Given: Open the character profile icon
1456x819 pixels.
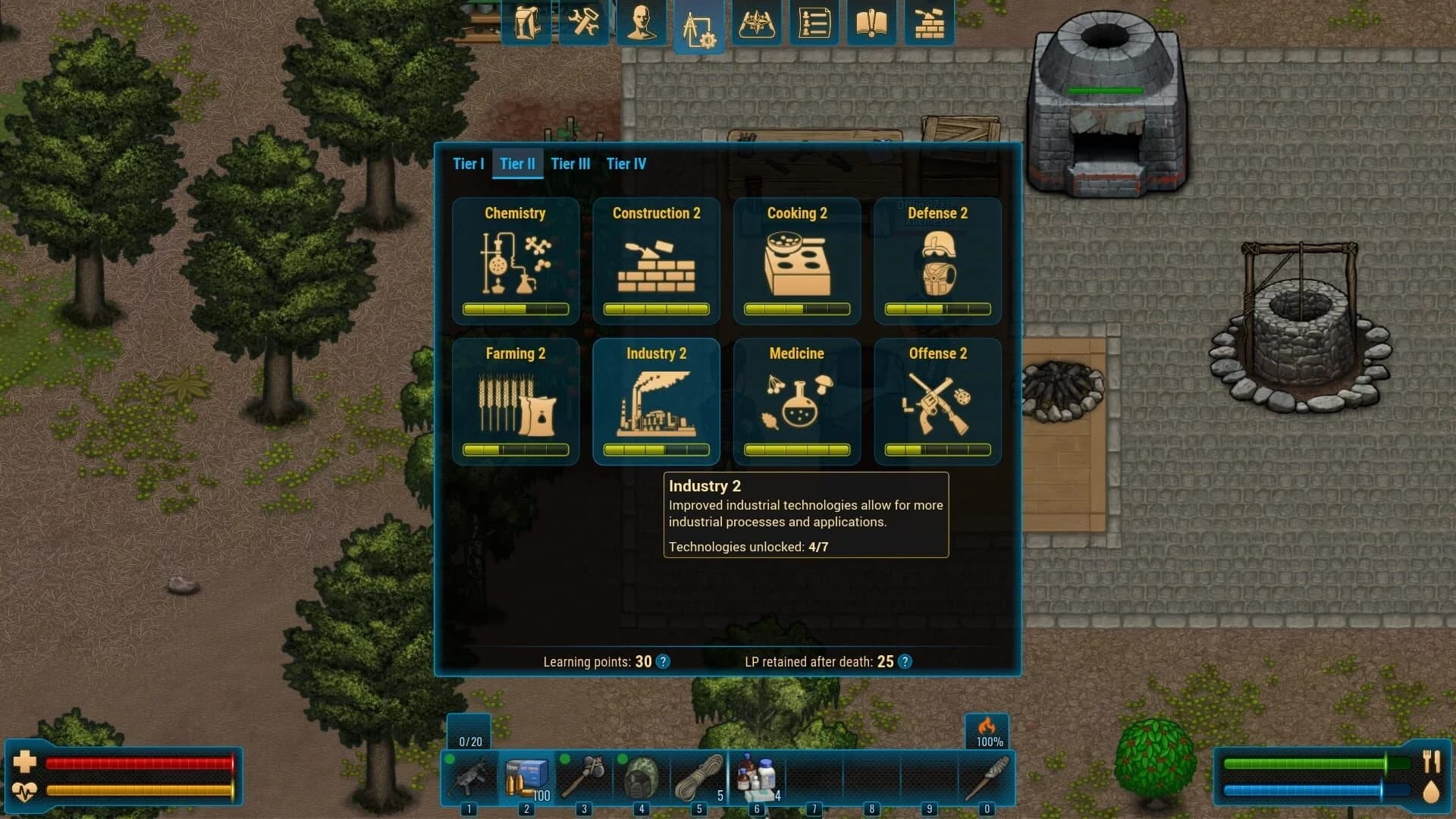Looking at the screenshot, I should tap(642, 23).
